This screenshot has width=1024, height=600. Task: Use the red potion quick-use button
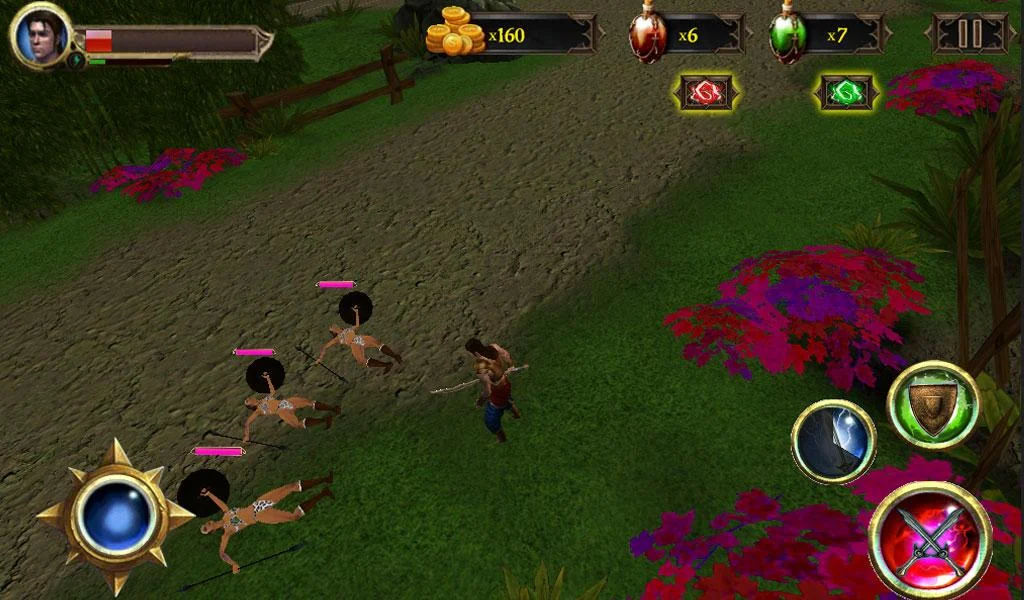pos(707,92)
